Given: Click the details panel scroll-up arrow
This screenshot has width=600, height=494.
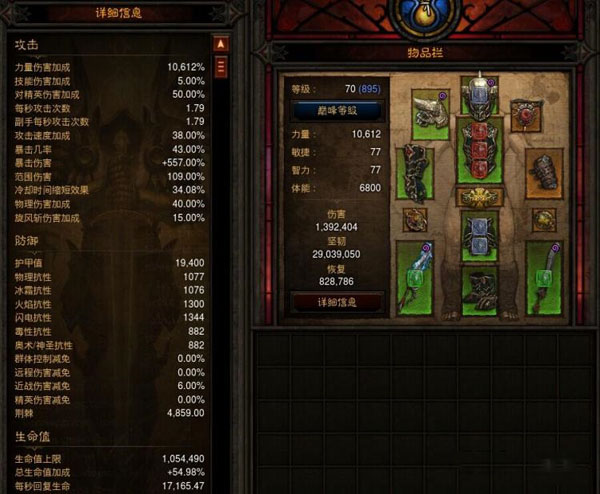Looking at the screenshot, I should [x=222, y=45].
